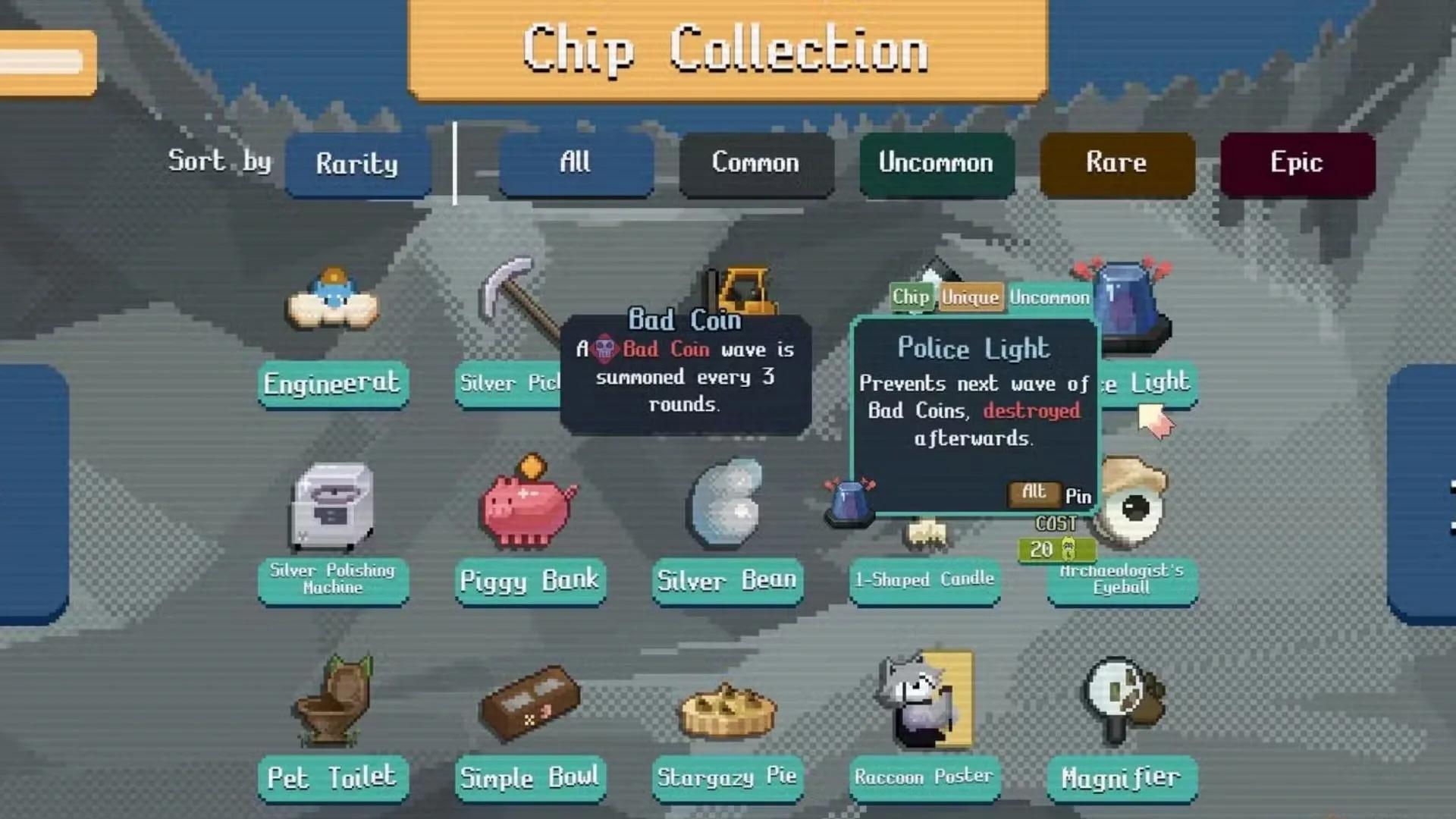
Task: Change the Sort by Rarity option
Action: tap(357, 164)
